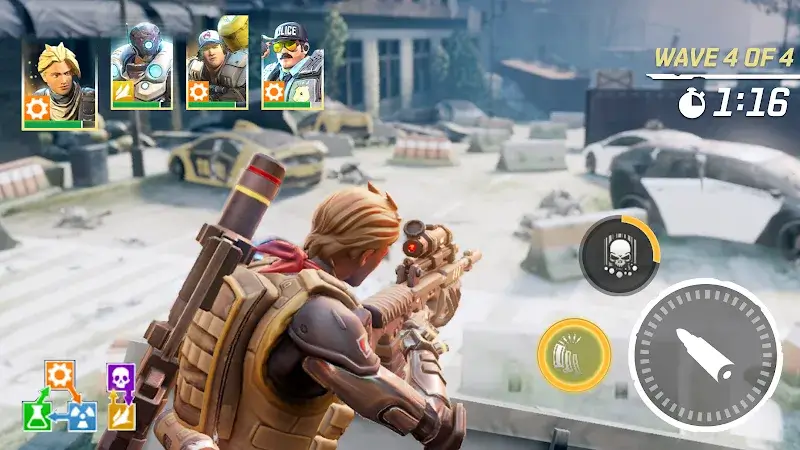
Task: Fire weapon with the bullet button
Action: [x=704, y=355]
